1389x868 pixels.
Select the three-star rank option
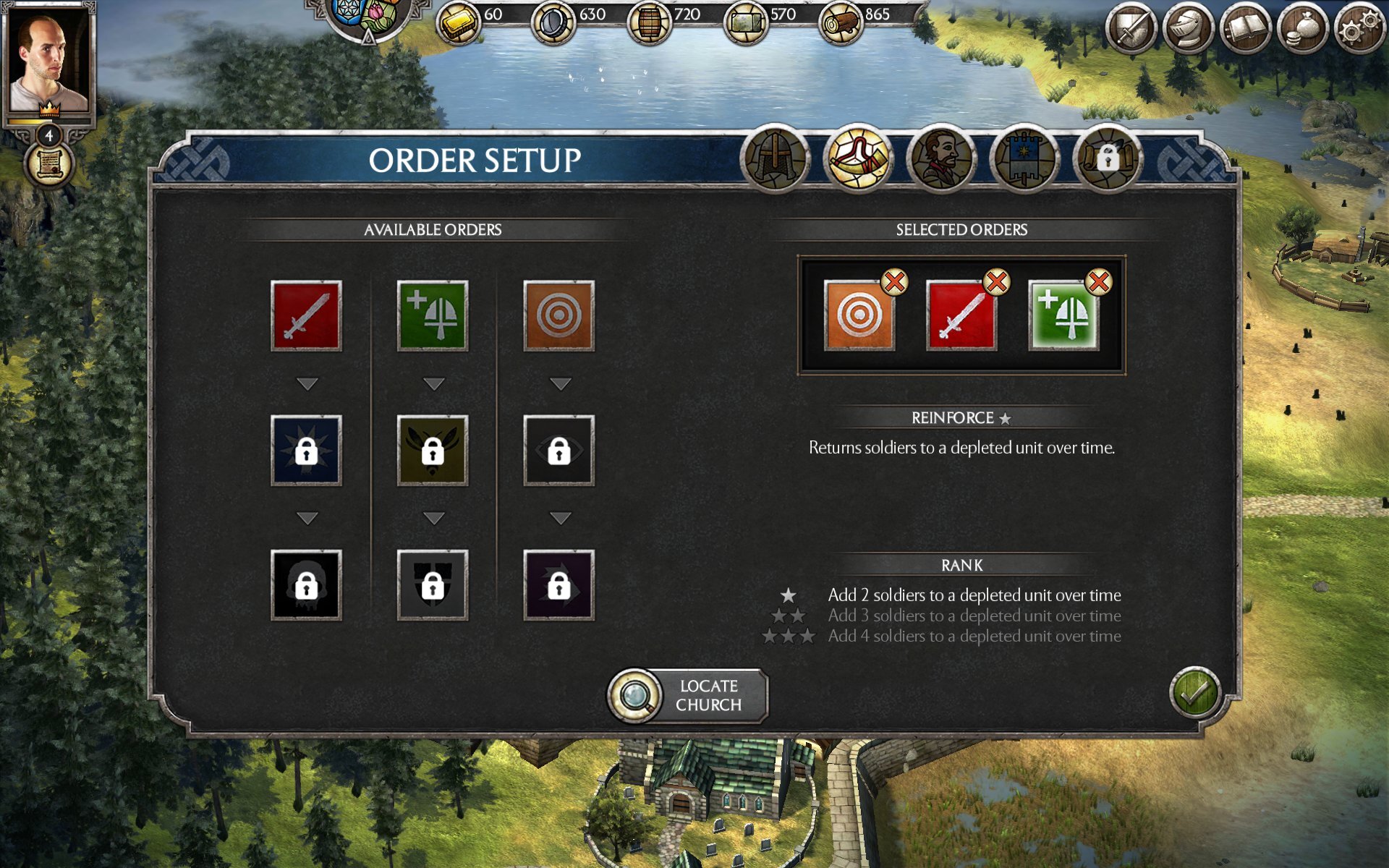tap(973, 637)
